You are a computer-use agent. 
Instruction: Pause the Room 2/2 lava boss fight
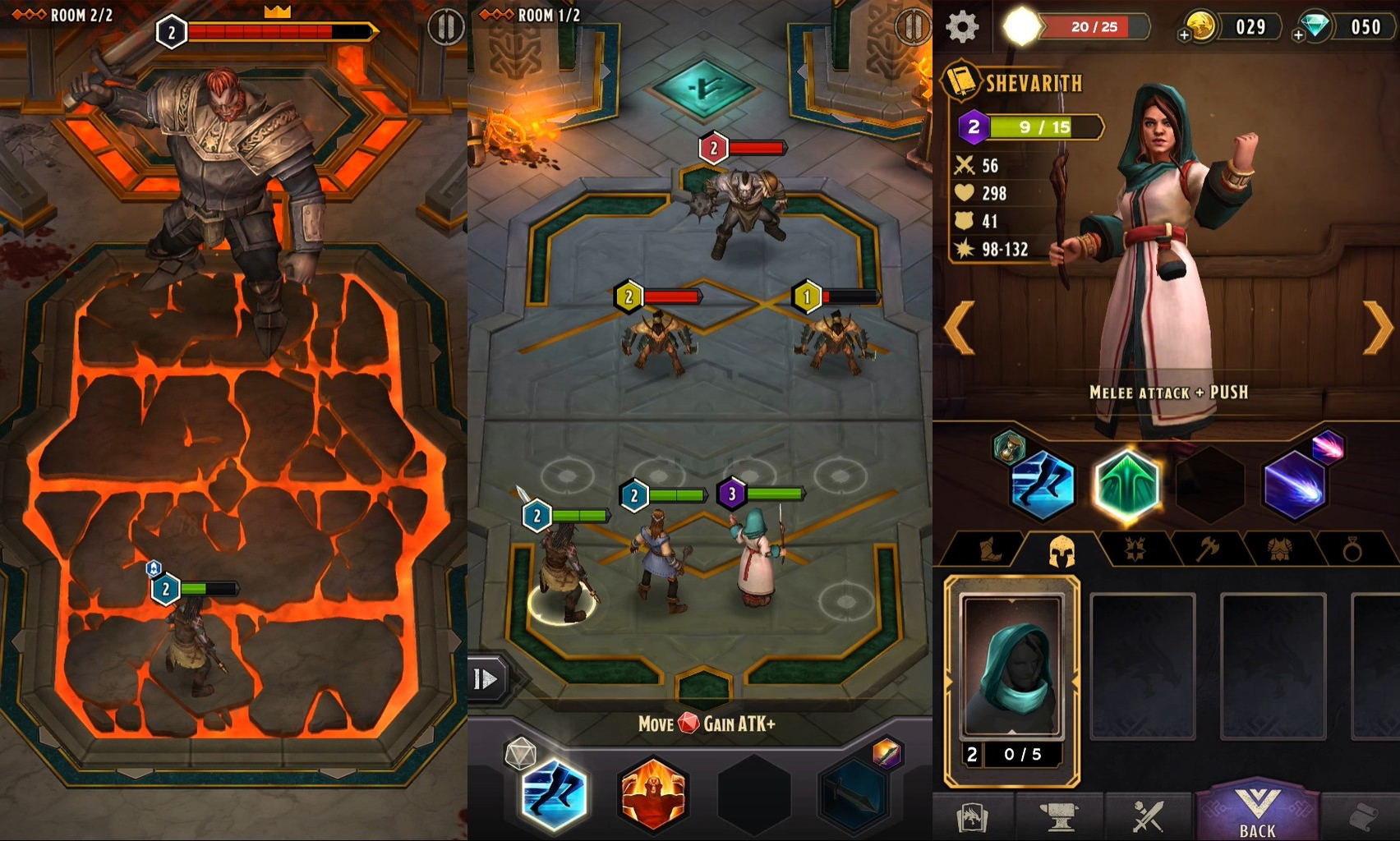tap(446, 28)
